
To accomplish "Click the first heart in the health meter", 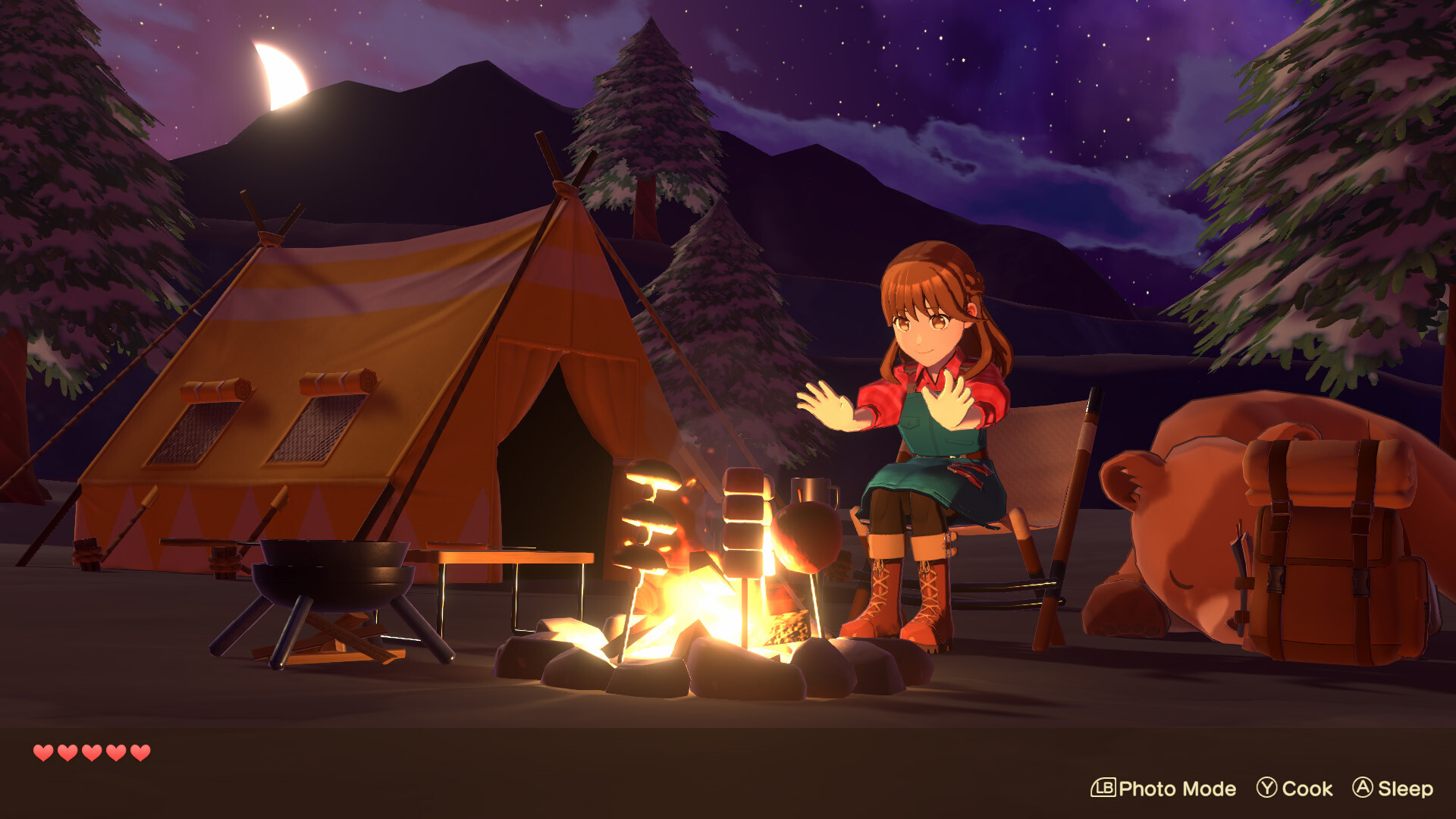I will tap(43, 753).
